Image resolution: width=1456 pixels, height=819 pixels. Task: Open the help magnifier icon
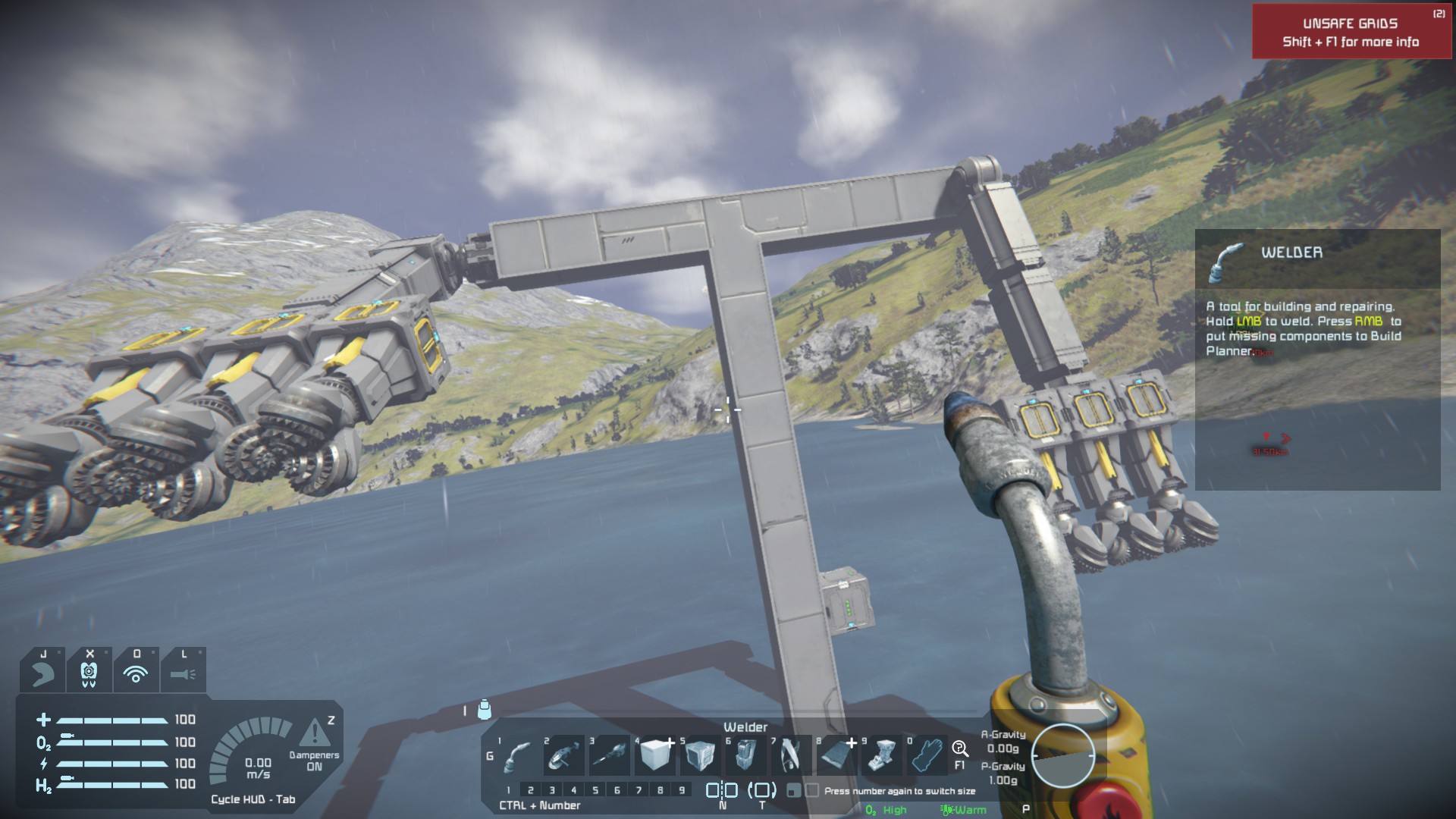[x=960, y=749]
